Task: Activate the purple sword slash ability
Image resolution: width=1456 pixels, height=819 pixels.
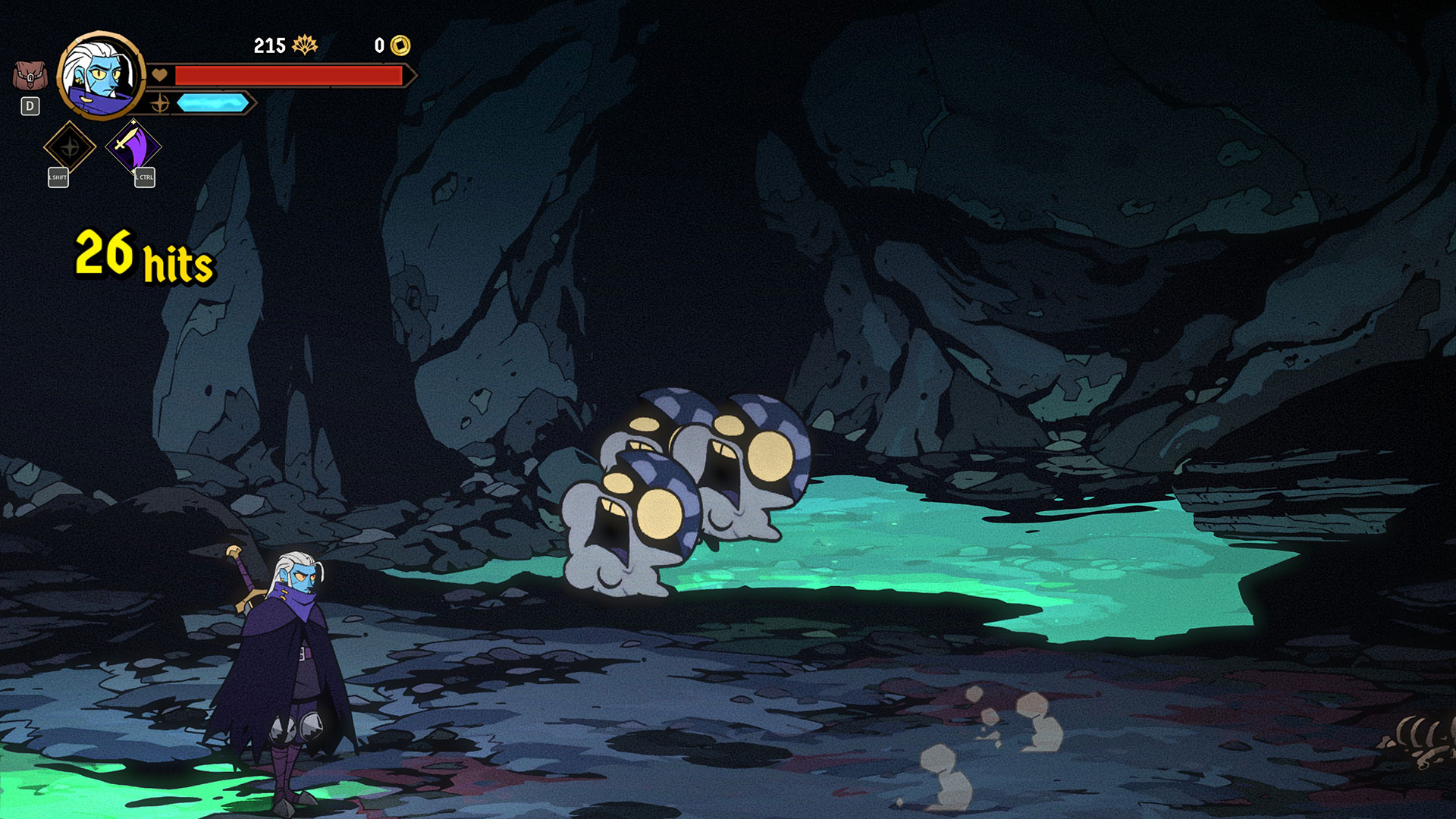Action: coord(133,146)
